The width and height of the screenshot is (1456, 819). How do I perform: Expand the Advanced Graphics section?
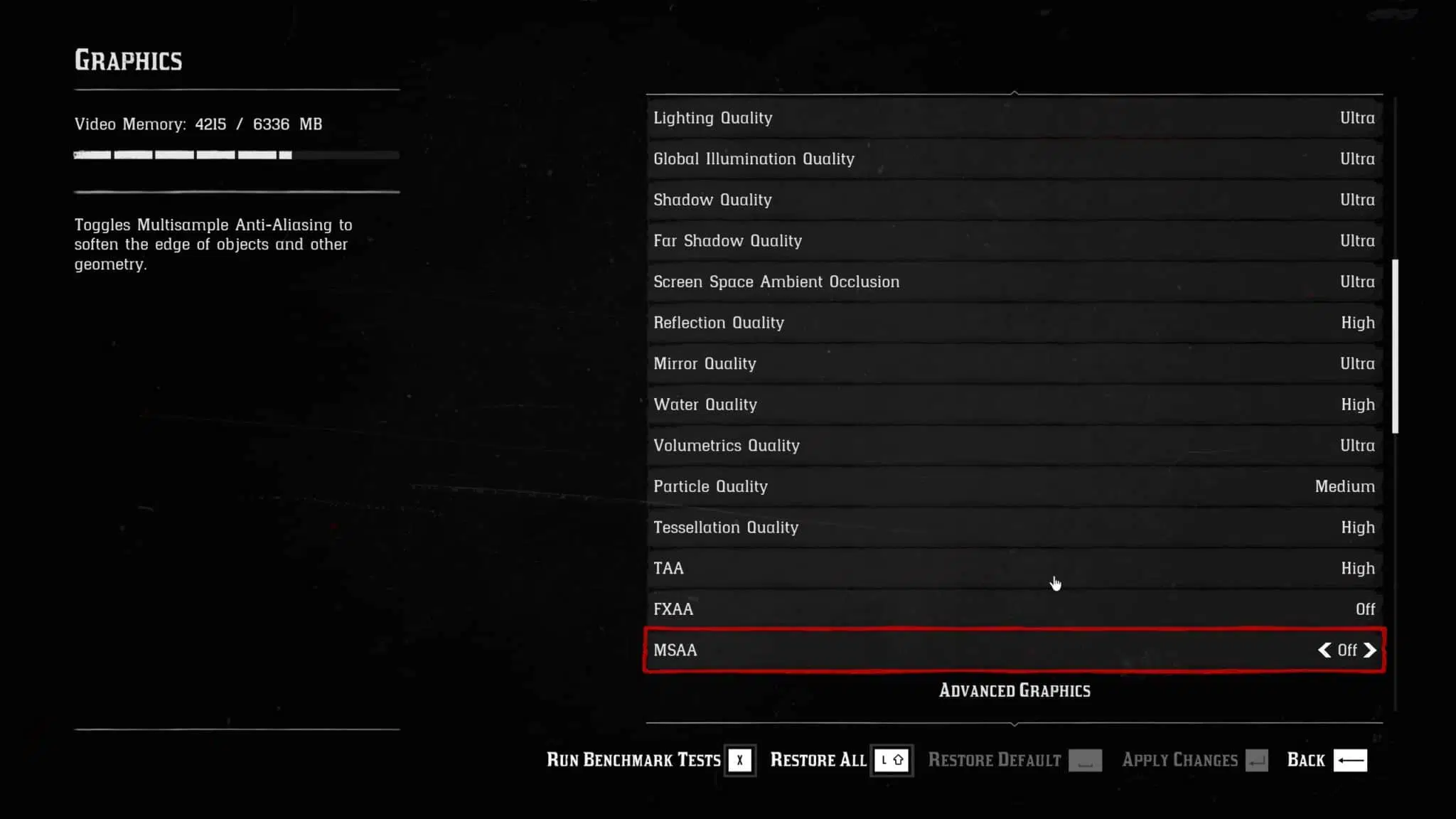[1015, 690]
